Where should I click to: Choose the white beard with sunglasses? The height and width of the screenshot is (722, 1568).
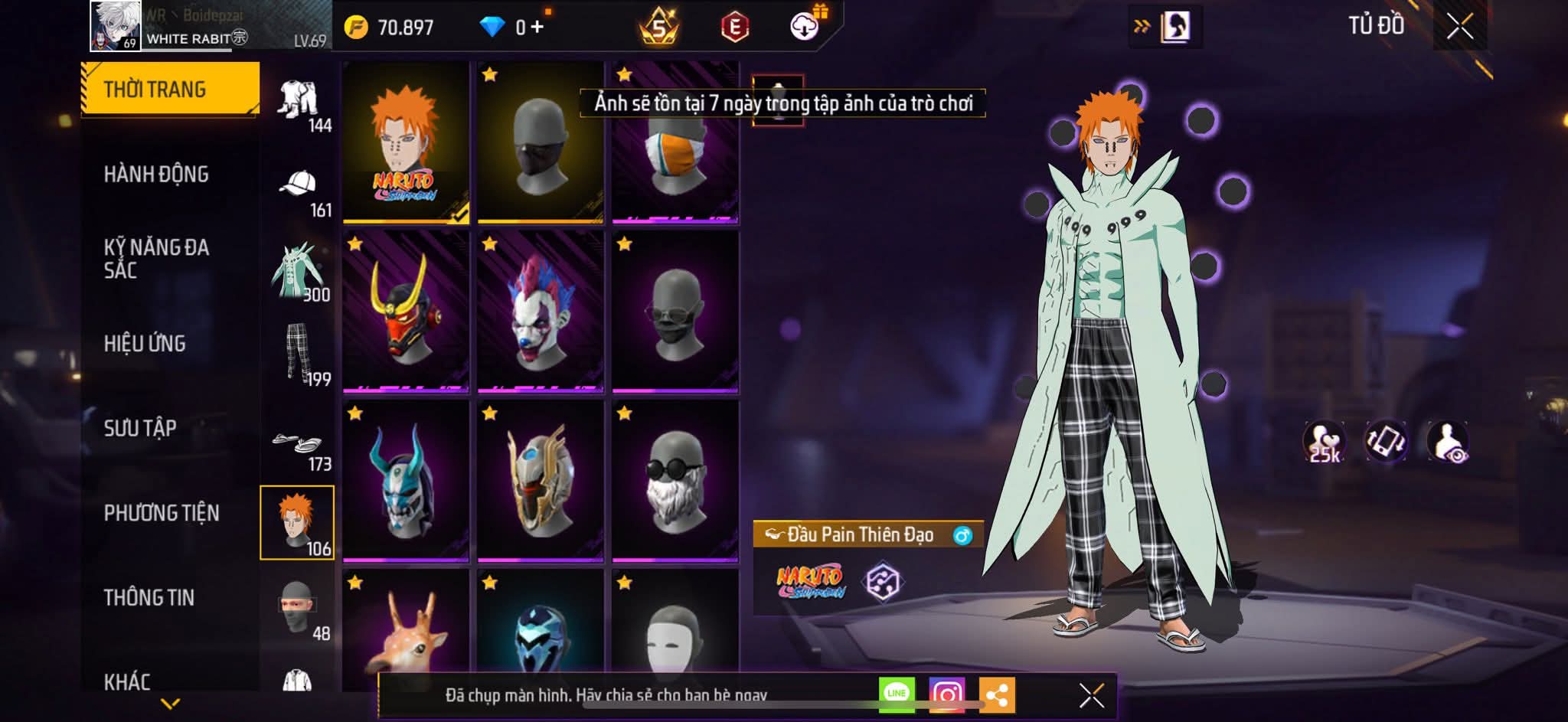(675, 481)
